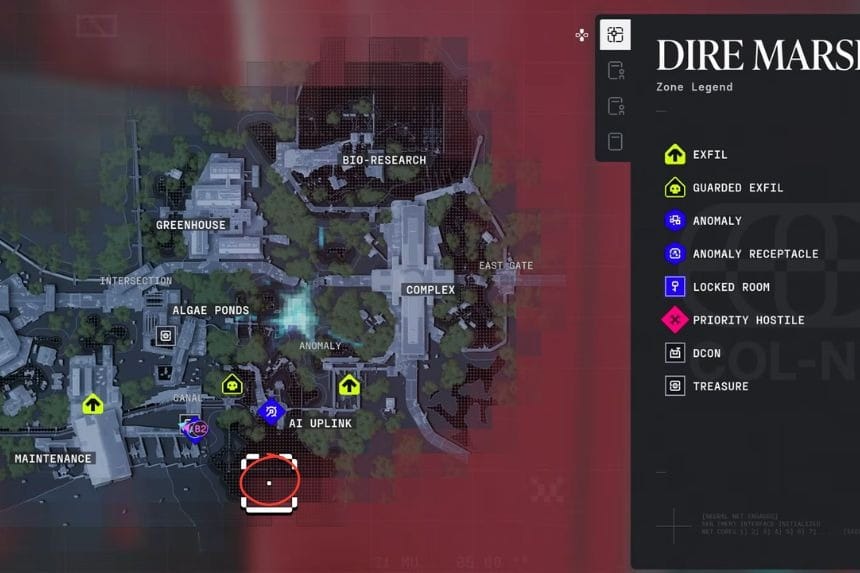
Task: Select the Zone Legend tab icon
Action: [x=615, y=36]
